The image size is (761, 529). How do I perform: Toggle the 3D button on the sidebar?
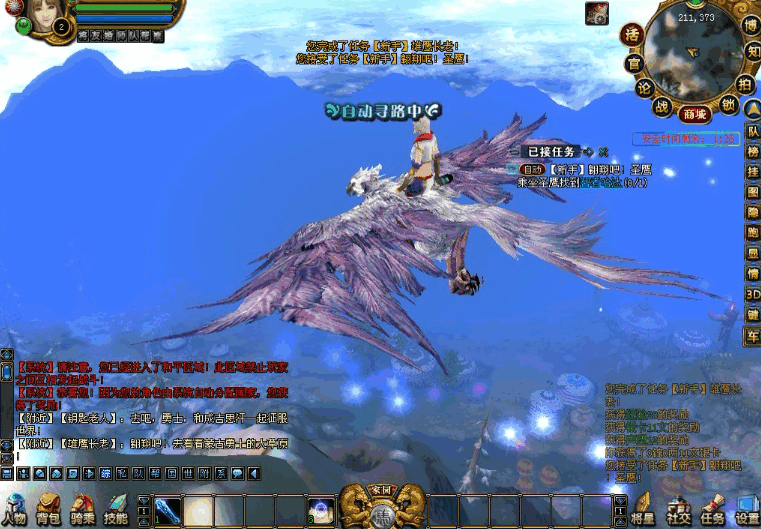pyautogui.click(x=753, y=295)
